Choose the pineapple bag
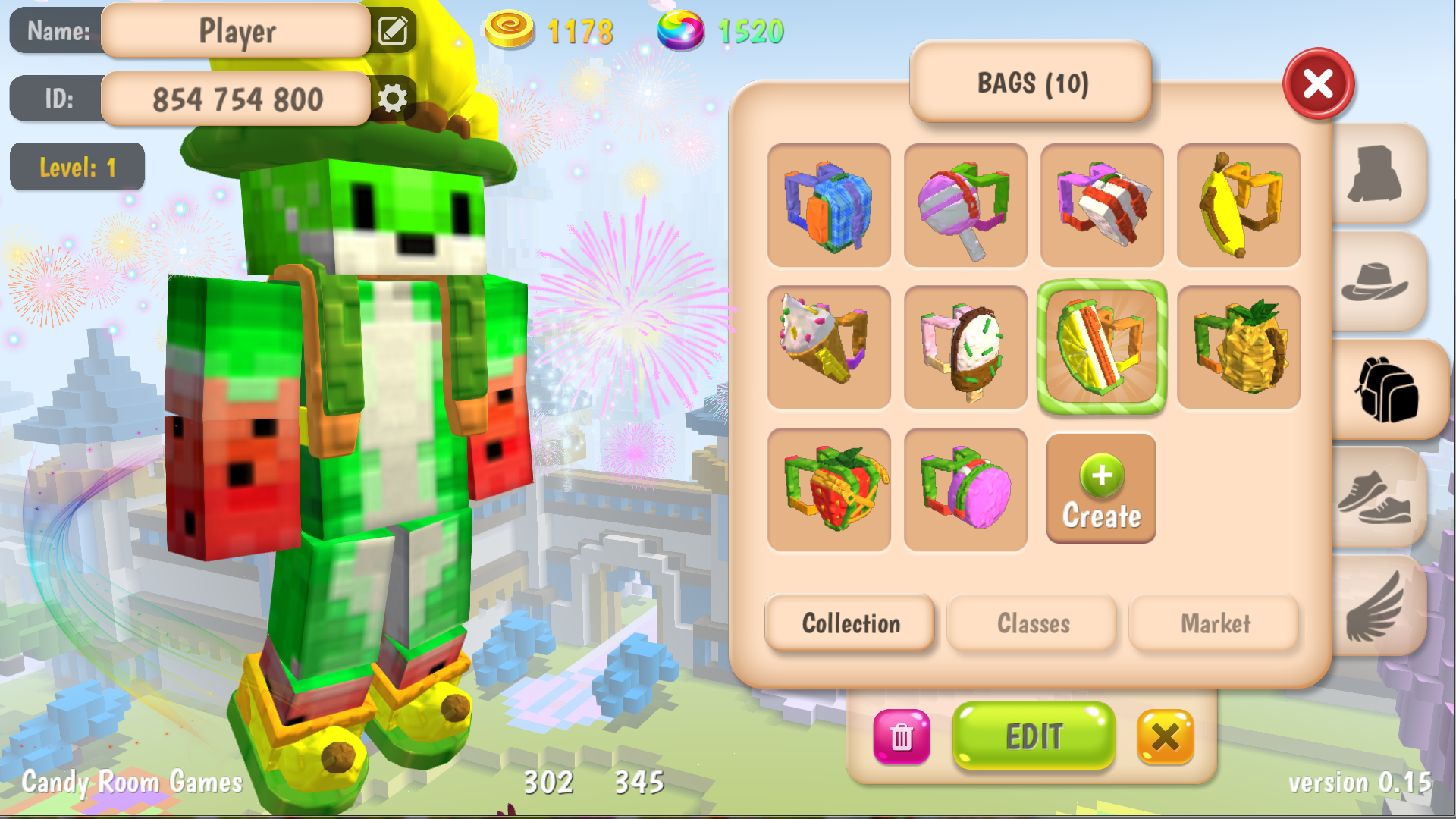This screenshot has width=1456, height=819. pyautogui.click(x=1238, y=347)
